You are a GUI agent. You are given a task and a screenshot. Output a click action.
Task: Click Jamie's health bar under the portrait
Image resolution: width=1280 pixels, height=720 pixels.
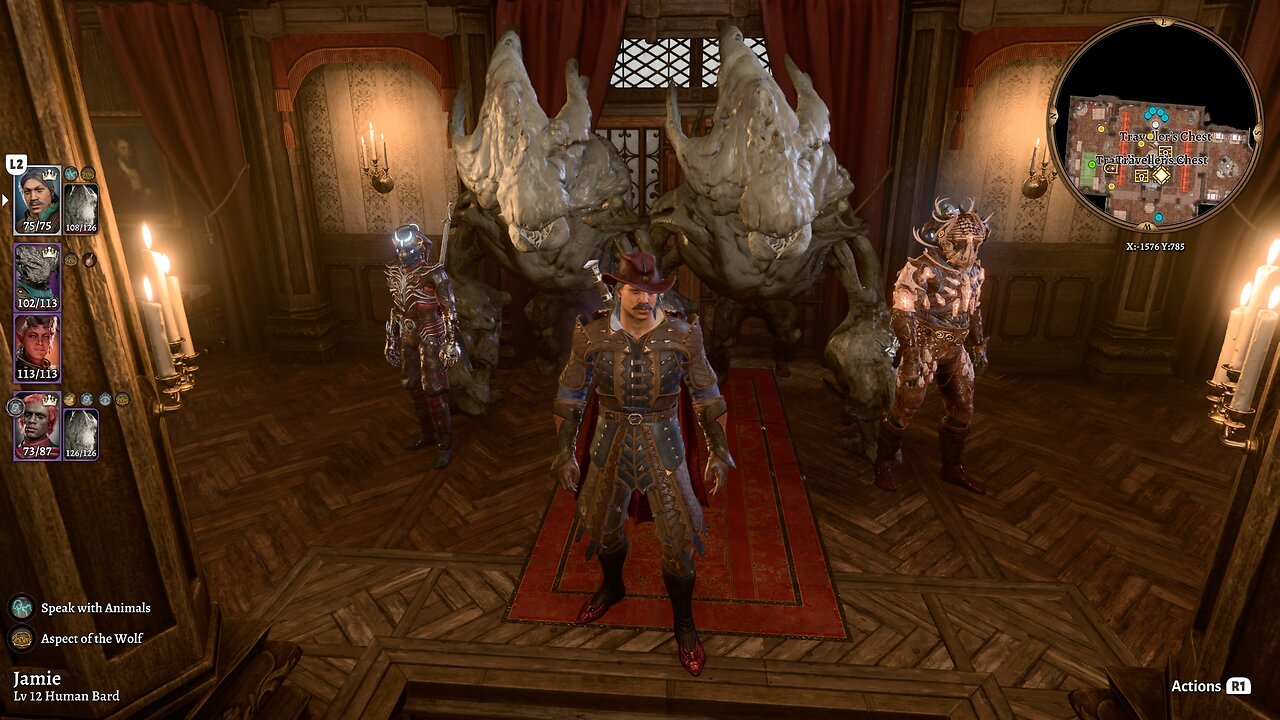(38, 223)
